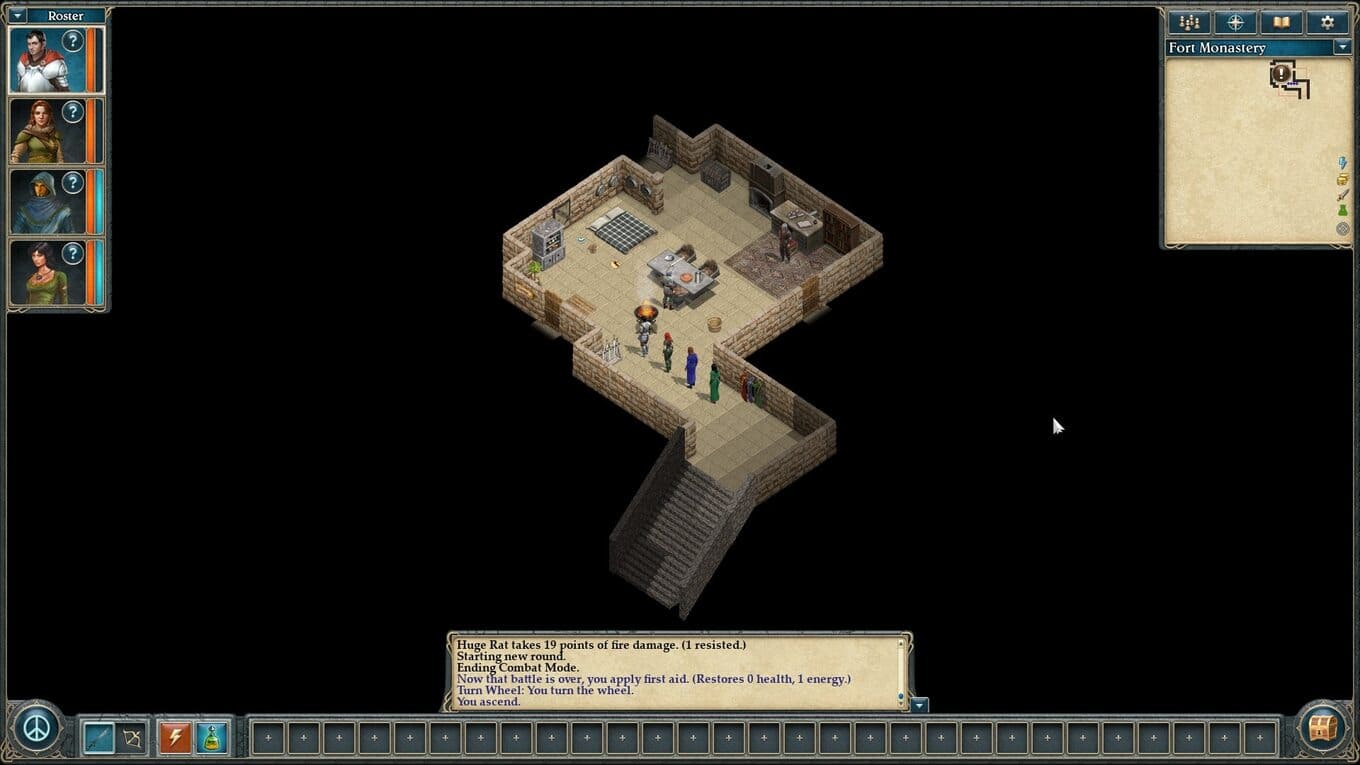Toggle the lightning bolt minimap filter
1360x765 pixels.
1342,163
